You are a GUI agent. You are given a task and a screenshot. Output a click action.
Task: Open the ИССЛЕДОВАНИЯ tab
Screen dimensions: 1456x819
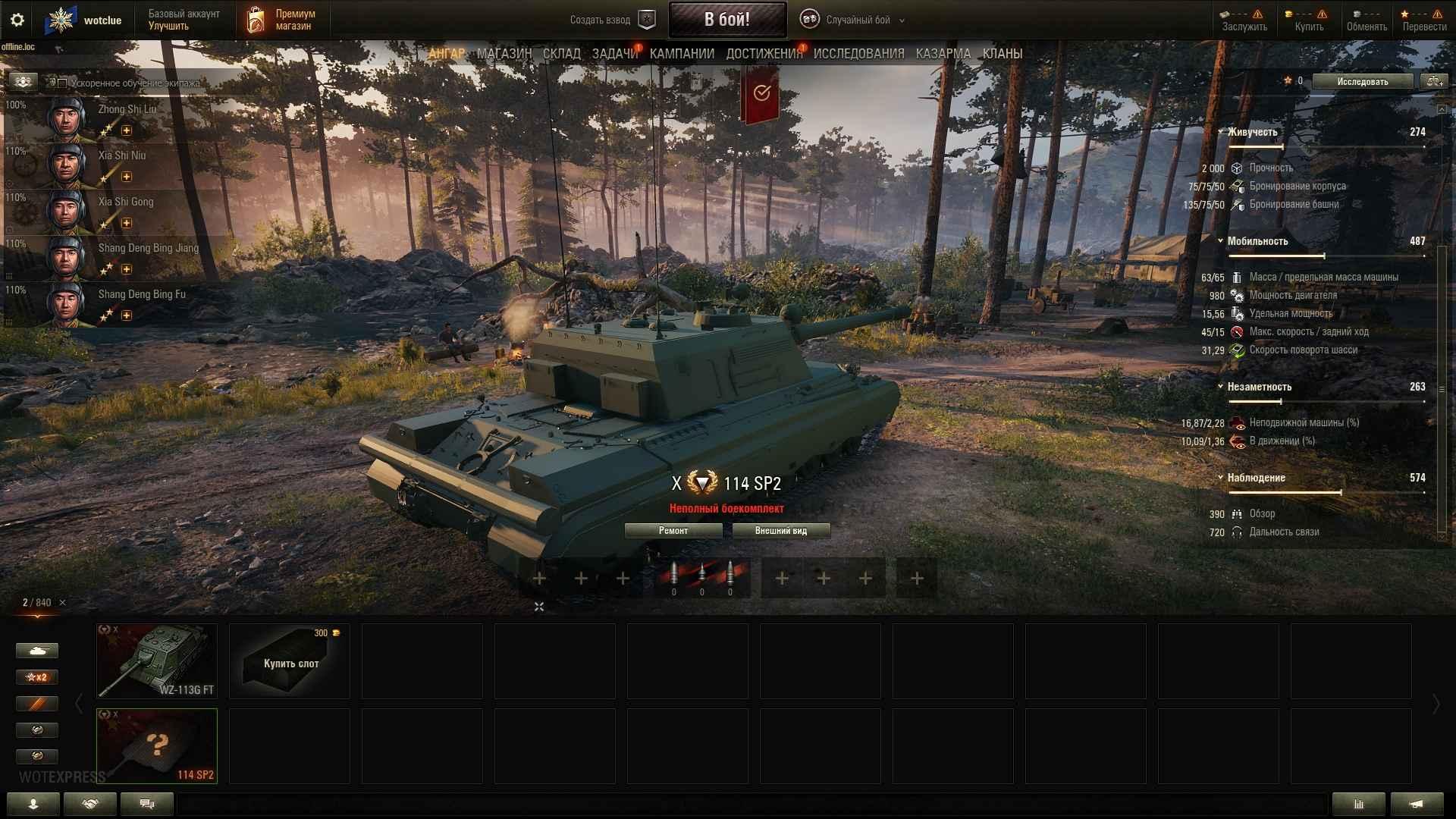pyautogui.click(x=858, y=54)
